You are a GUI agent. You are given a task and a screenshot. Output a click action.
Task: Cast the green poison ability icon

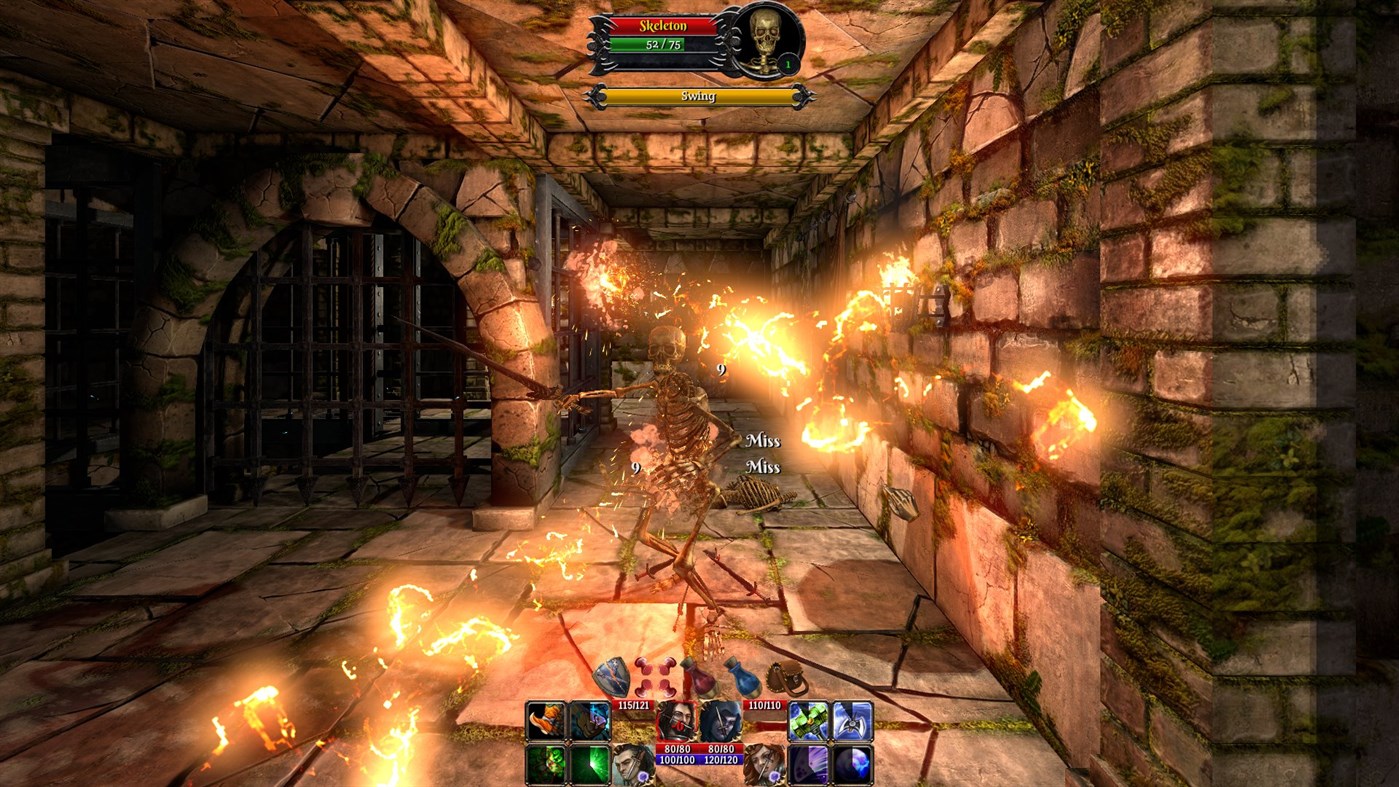[544, 763]
